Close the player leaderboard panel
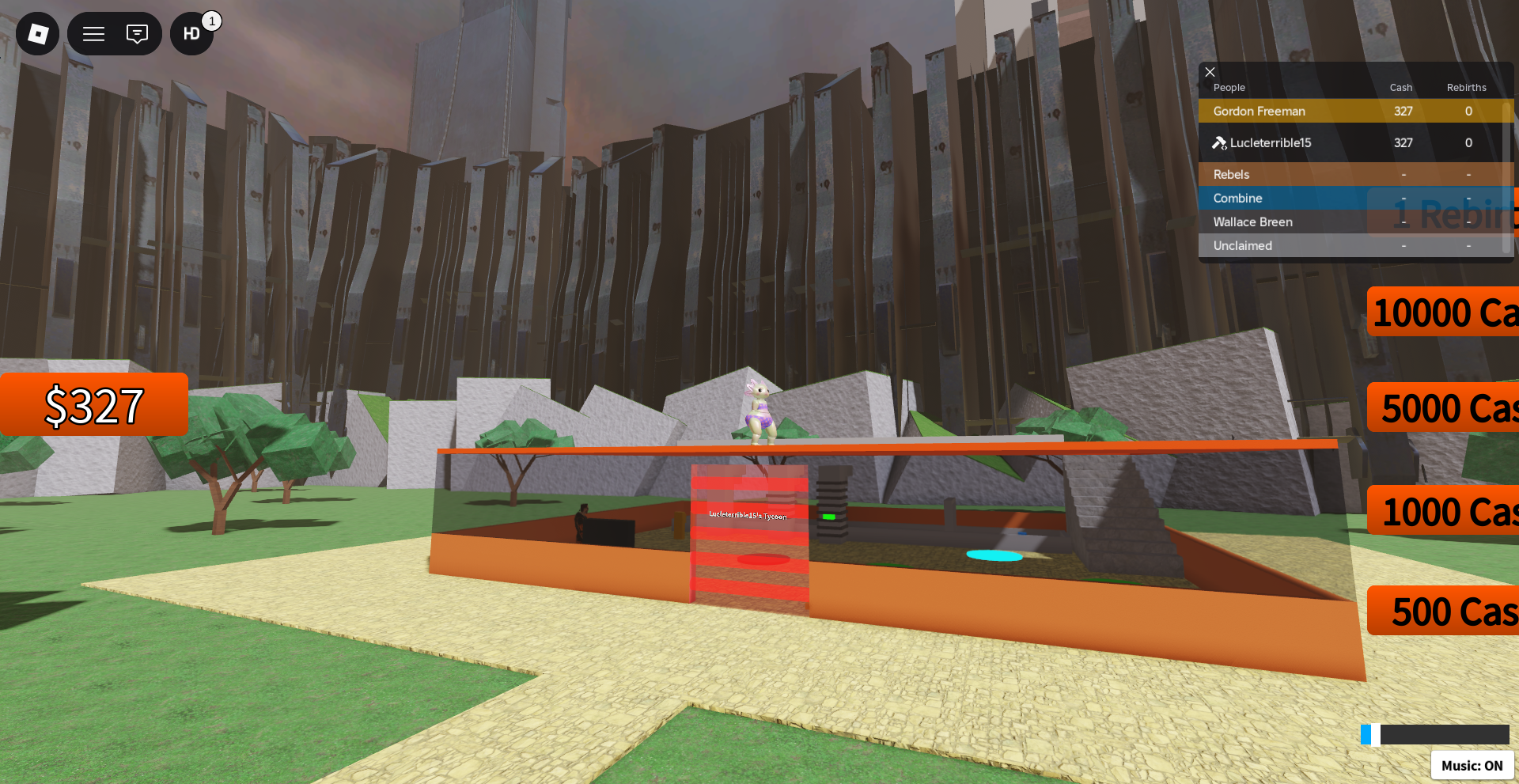 click(x=1210, y=72)
